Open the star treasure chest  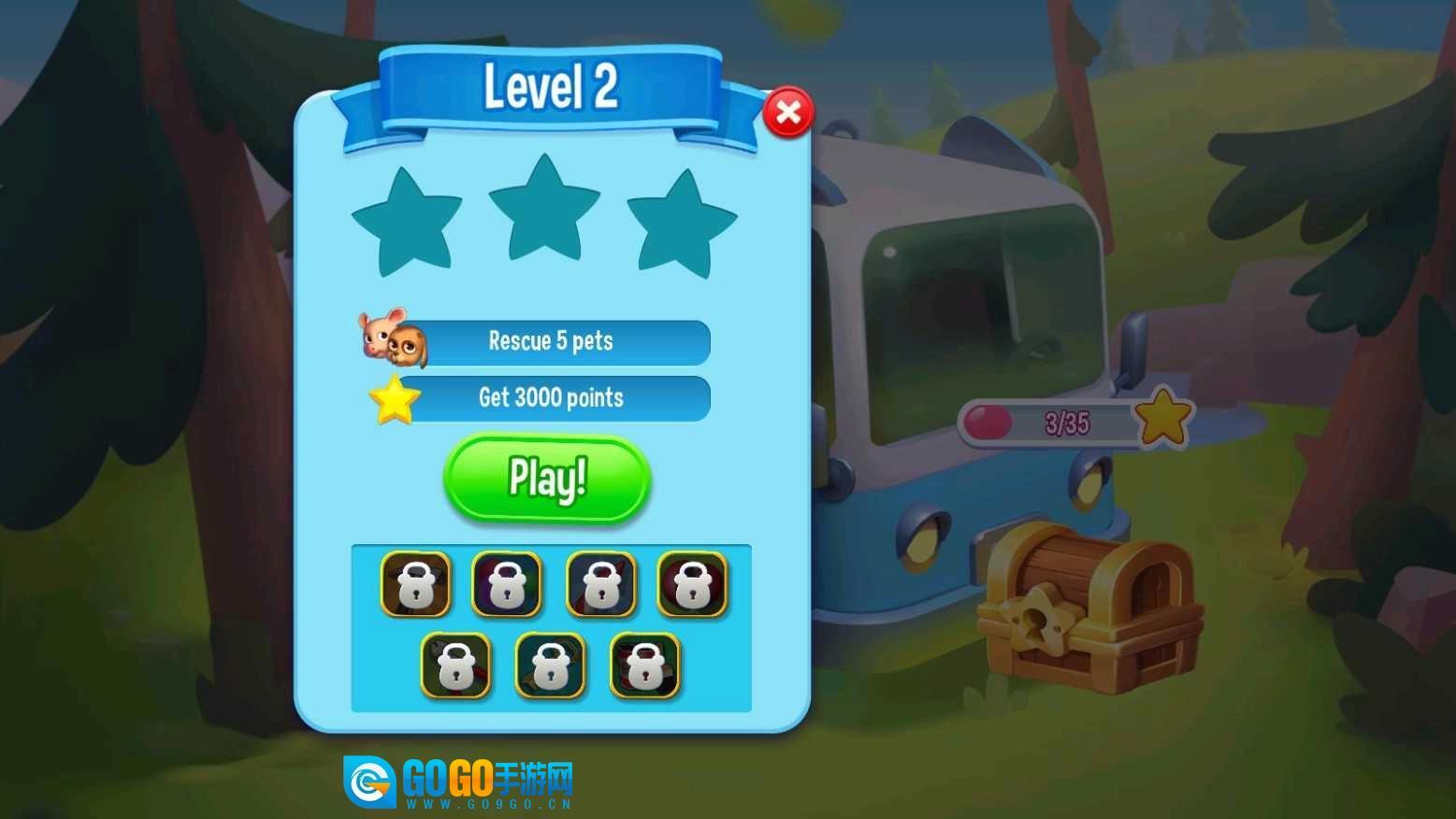click(x=1089, y=608)
